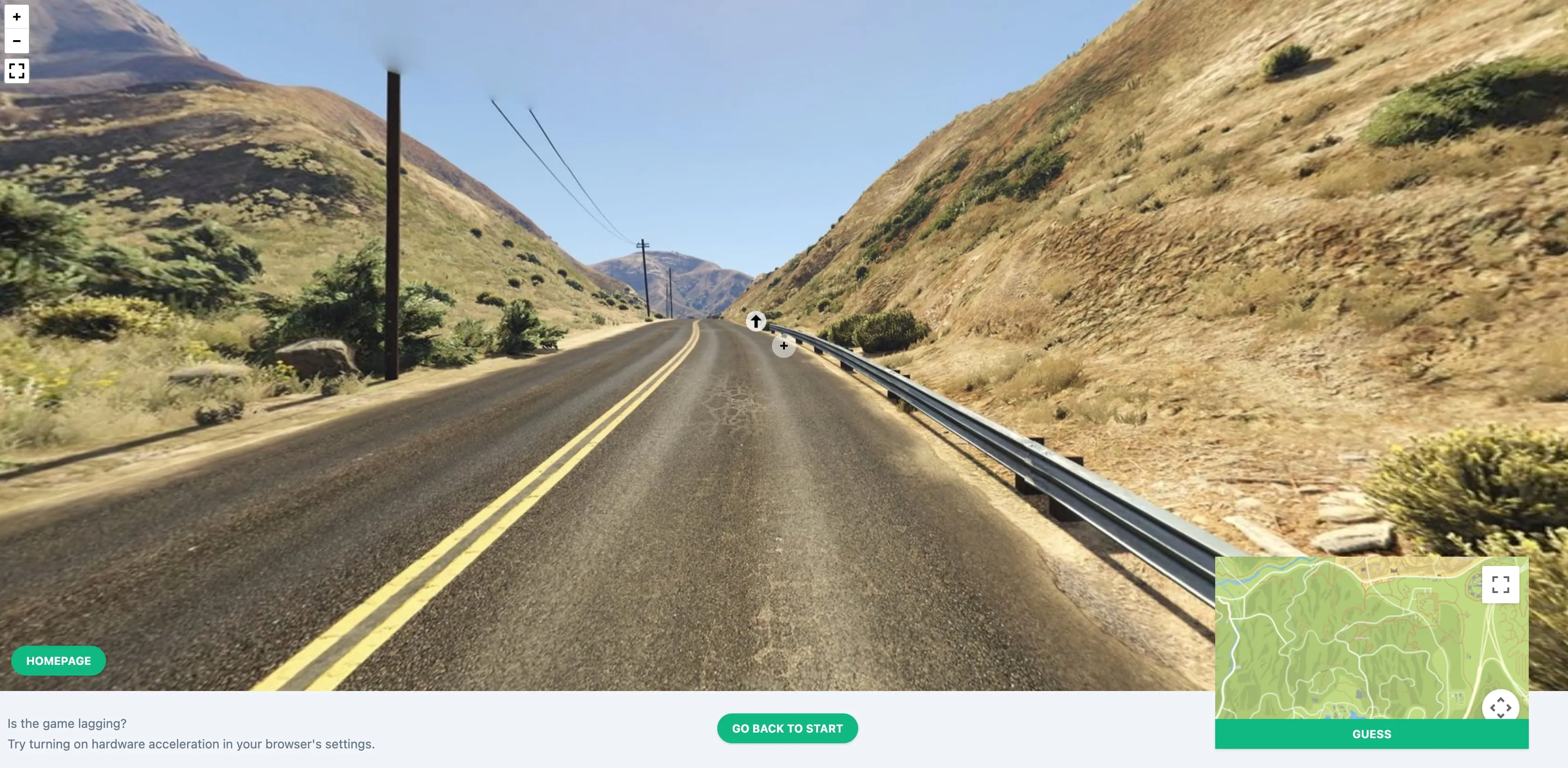Select the + hotspot above the guardrail
The width and height of the screenshot is (1568, 768).
[784, 346]
